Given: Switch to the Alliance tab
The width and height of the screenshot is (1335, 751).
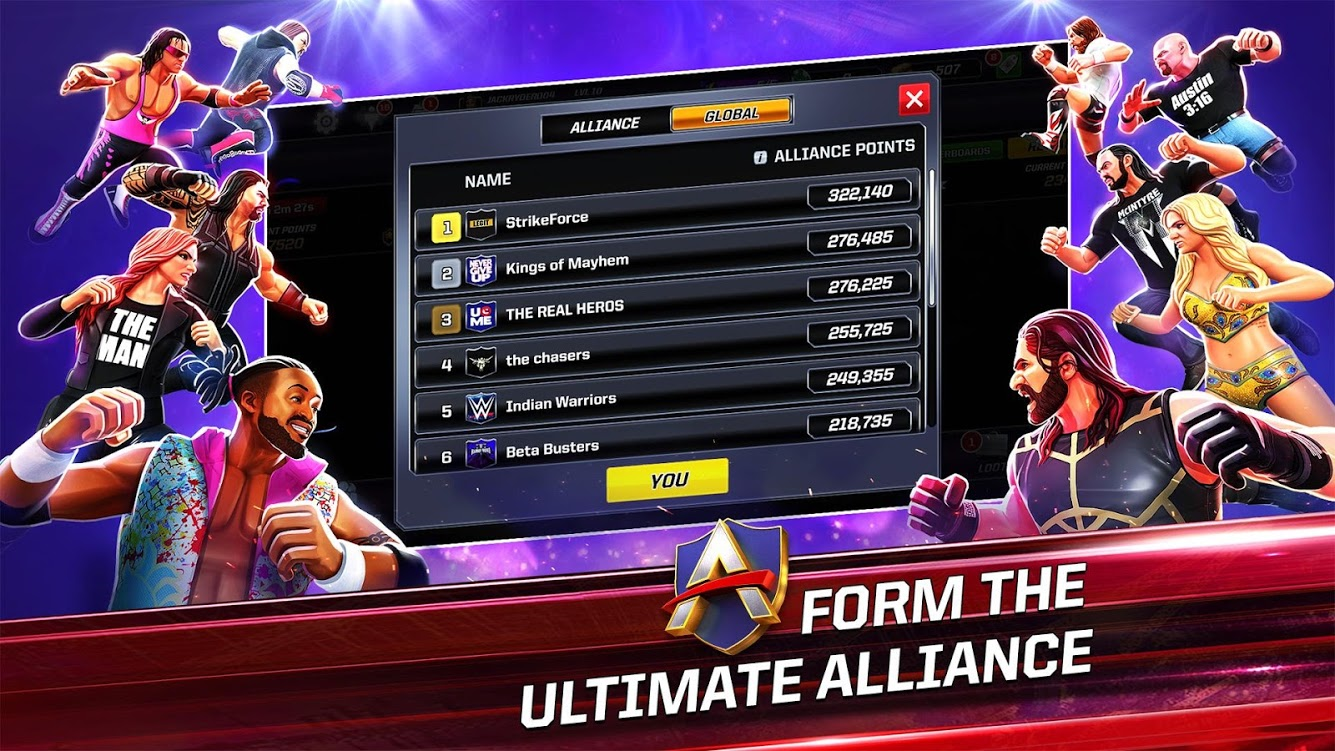Looking at the screenshot, I should [x=606, y=122].
